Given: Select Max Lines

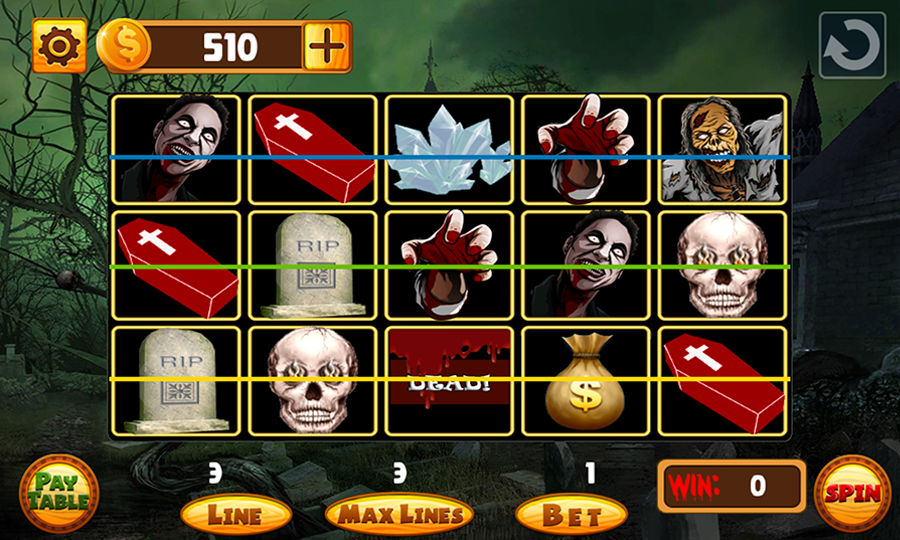Looking at the screenshot, I should tap(398, 515).
